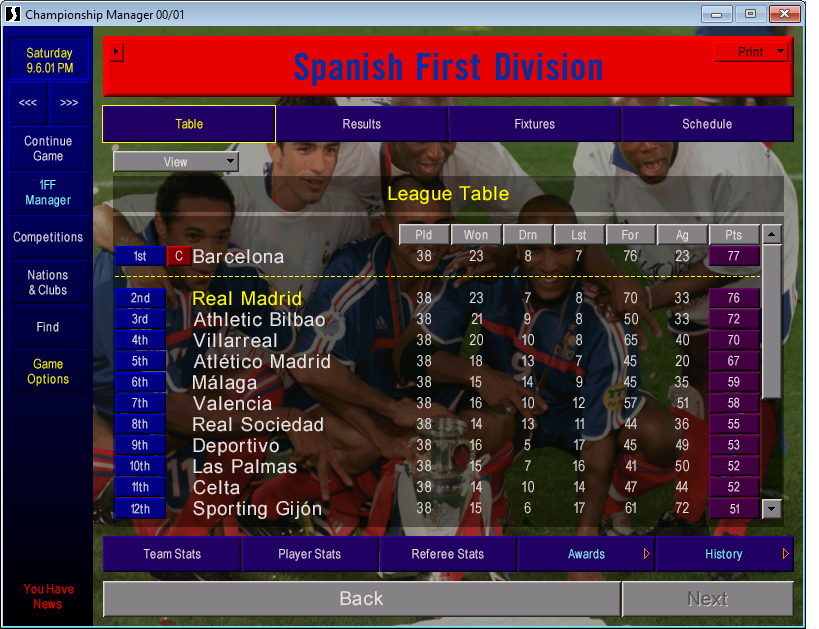
Task: Go Back to the previous screen
Action: [361, 599]
